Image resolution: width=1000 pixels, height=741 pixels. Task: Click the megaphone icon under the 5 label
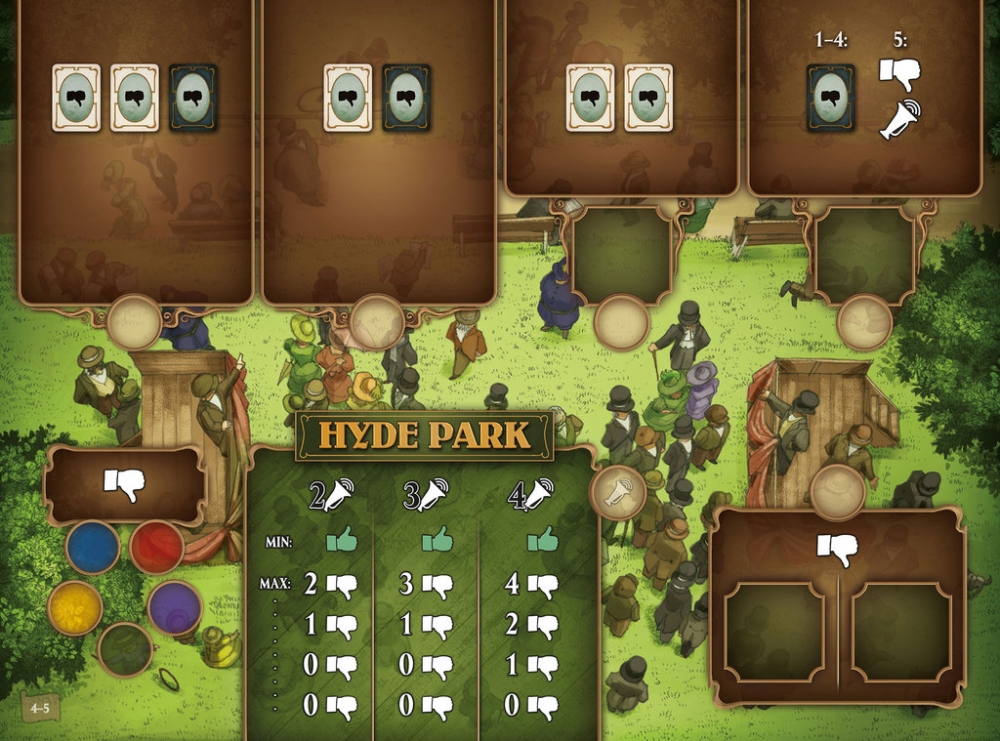tap(900, 119)
